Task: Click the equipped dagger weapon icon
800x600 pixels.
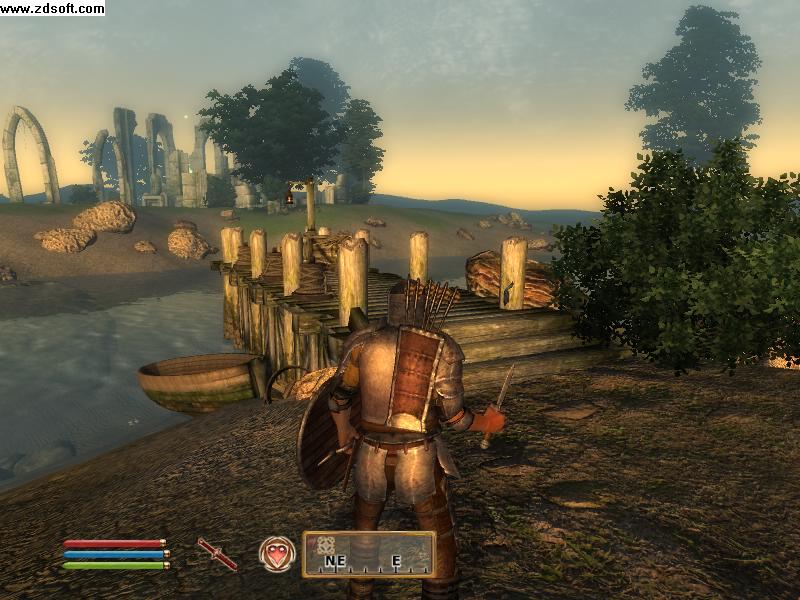Action: (x=217, y=553)
